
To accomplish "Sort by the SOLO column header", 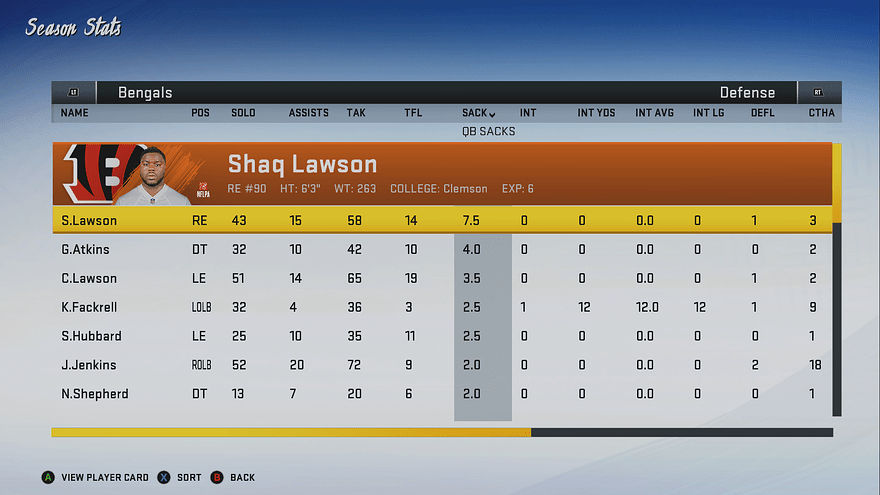I will 243,113.
